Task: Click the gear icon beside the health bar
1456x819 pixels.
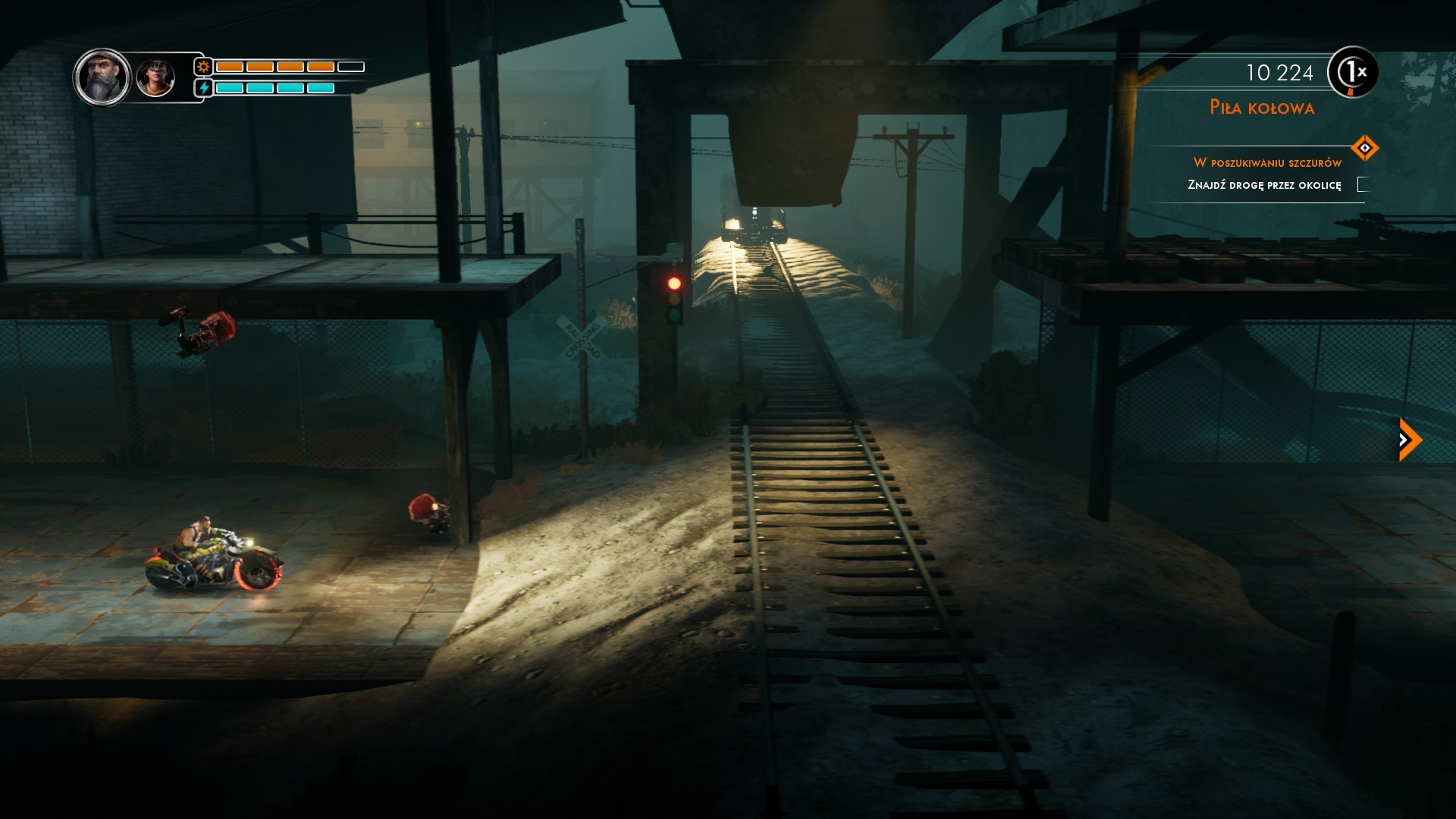Action: tap(202, 67)
